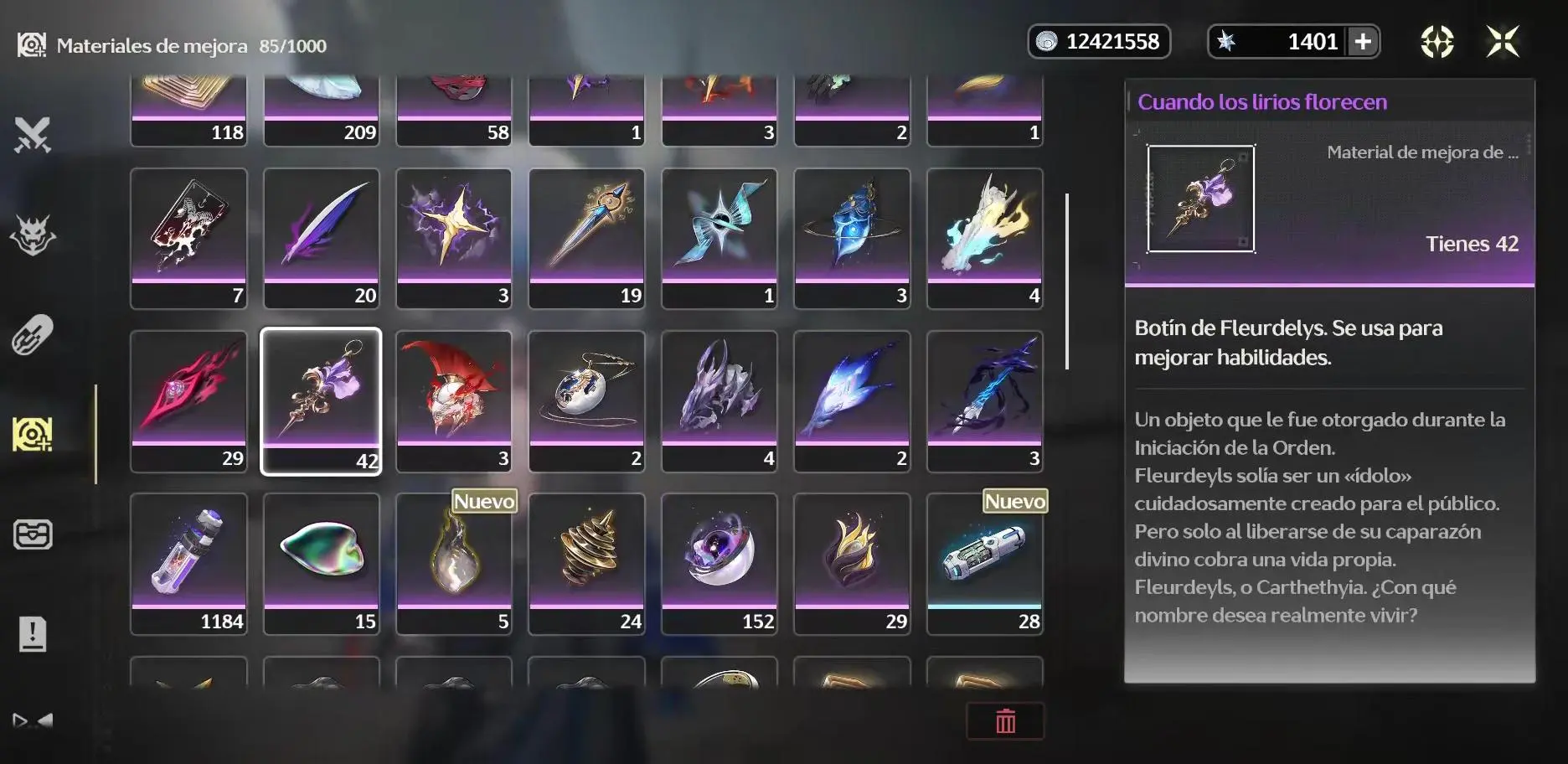This screenshot has width=1568, height=764.
Task: Add more Astrite with the plus button
Action: [x=1363, y=42]
